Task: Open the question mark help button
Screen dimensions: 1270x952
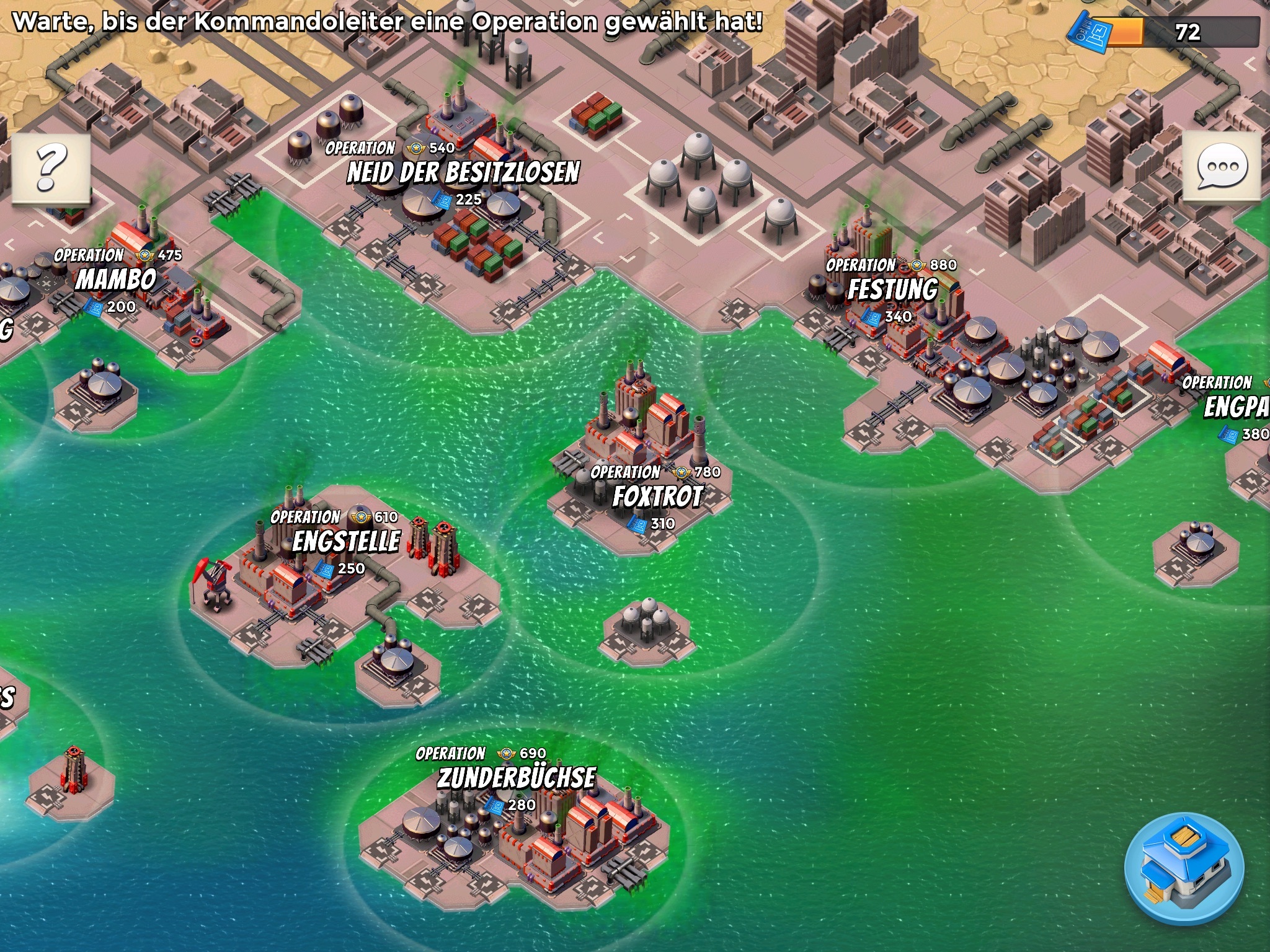Action: (x=51, y=168)
